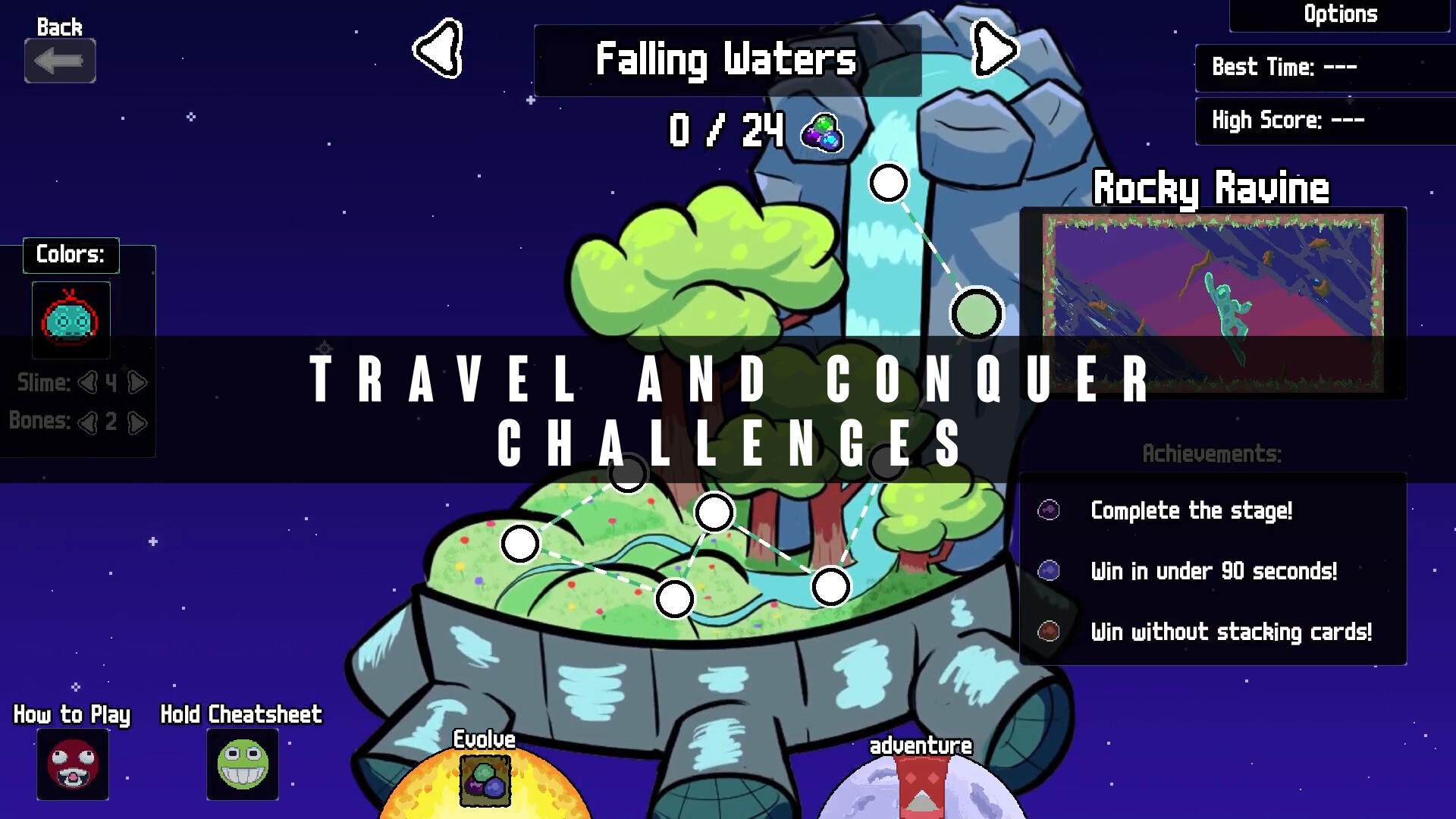Hold Cheatsheet by clicking the green smiley
1456x819 pixels.
coord(241,764)
